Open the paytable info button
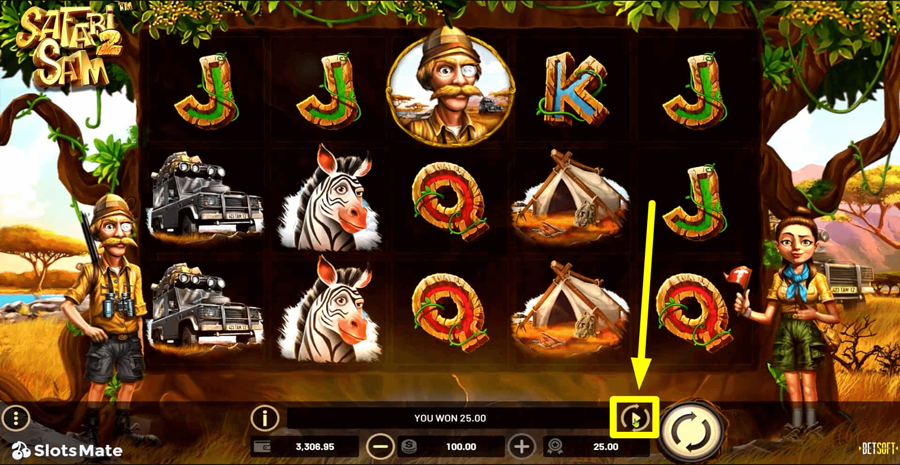Screen dimensions: 900x465 pyautogui.click(x=264, y=417)
